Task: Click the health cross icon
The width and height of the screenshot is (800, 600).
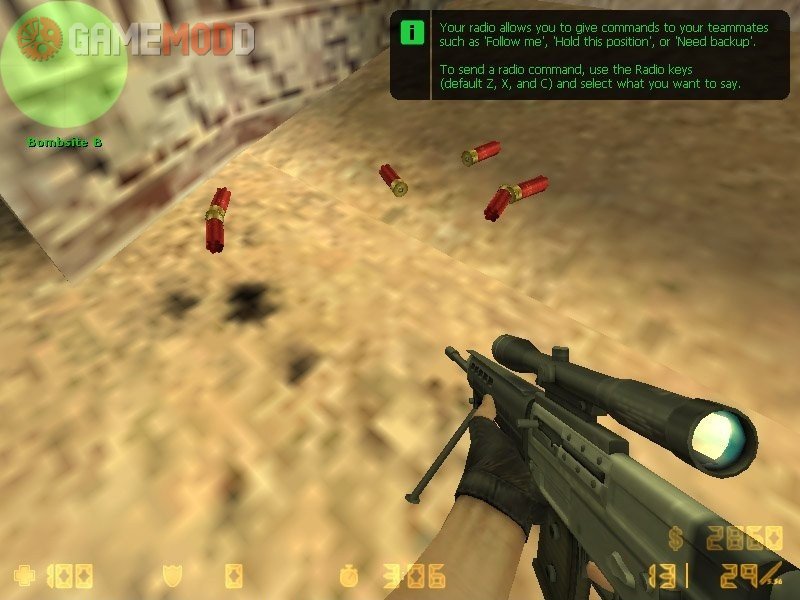Action: pos(23,575)
